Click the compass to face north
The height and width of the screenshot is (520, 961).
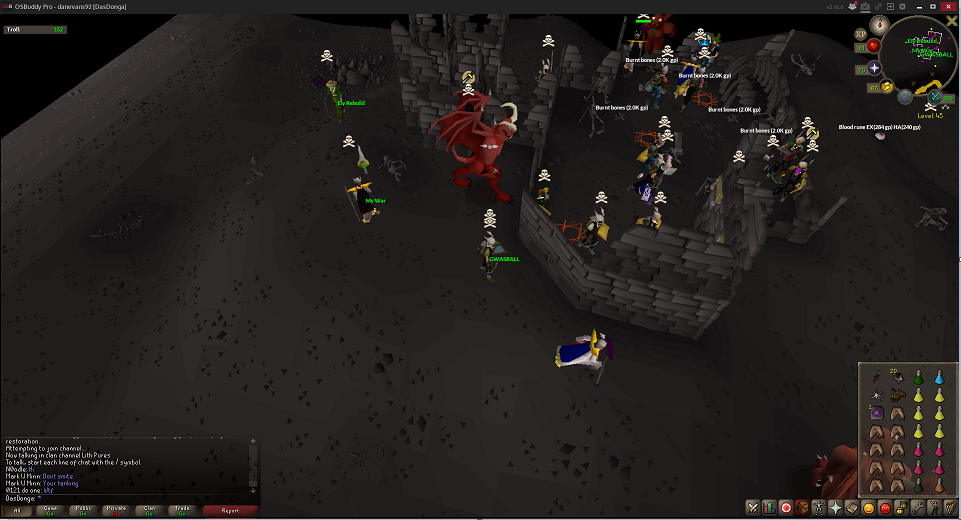click(x=879, y=23)
